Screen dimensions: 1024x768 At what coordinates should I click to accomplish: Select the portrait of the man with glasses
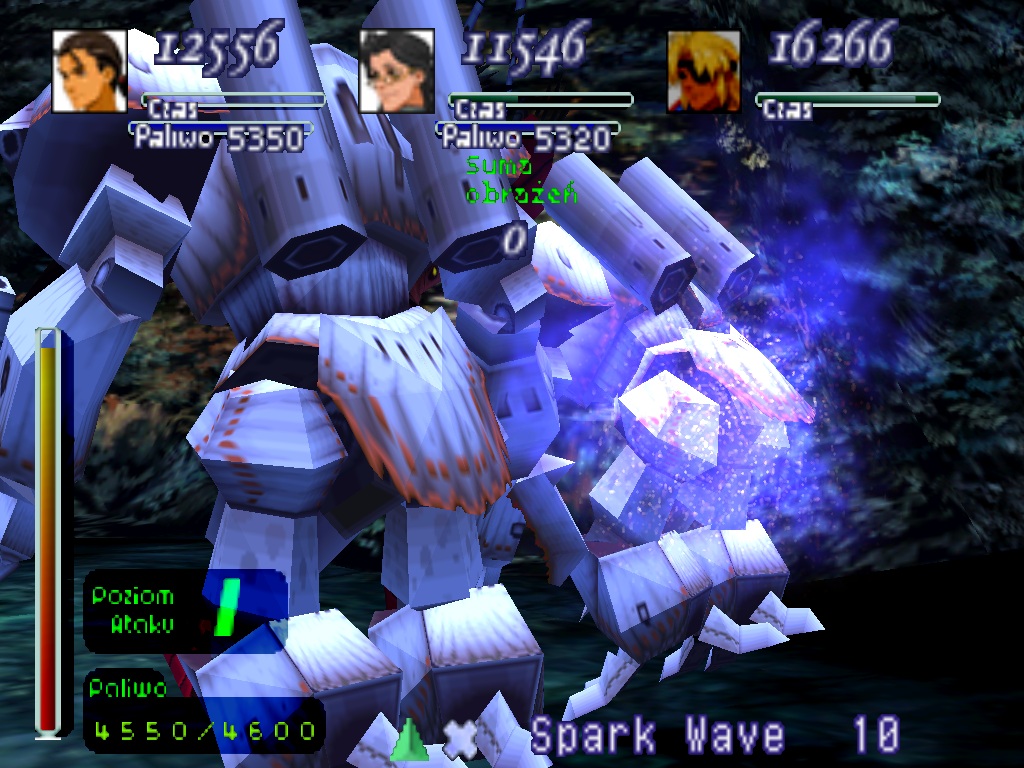click(x=396, y=71)
